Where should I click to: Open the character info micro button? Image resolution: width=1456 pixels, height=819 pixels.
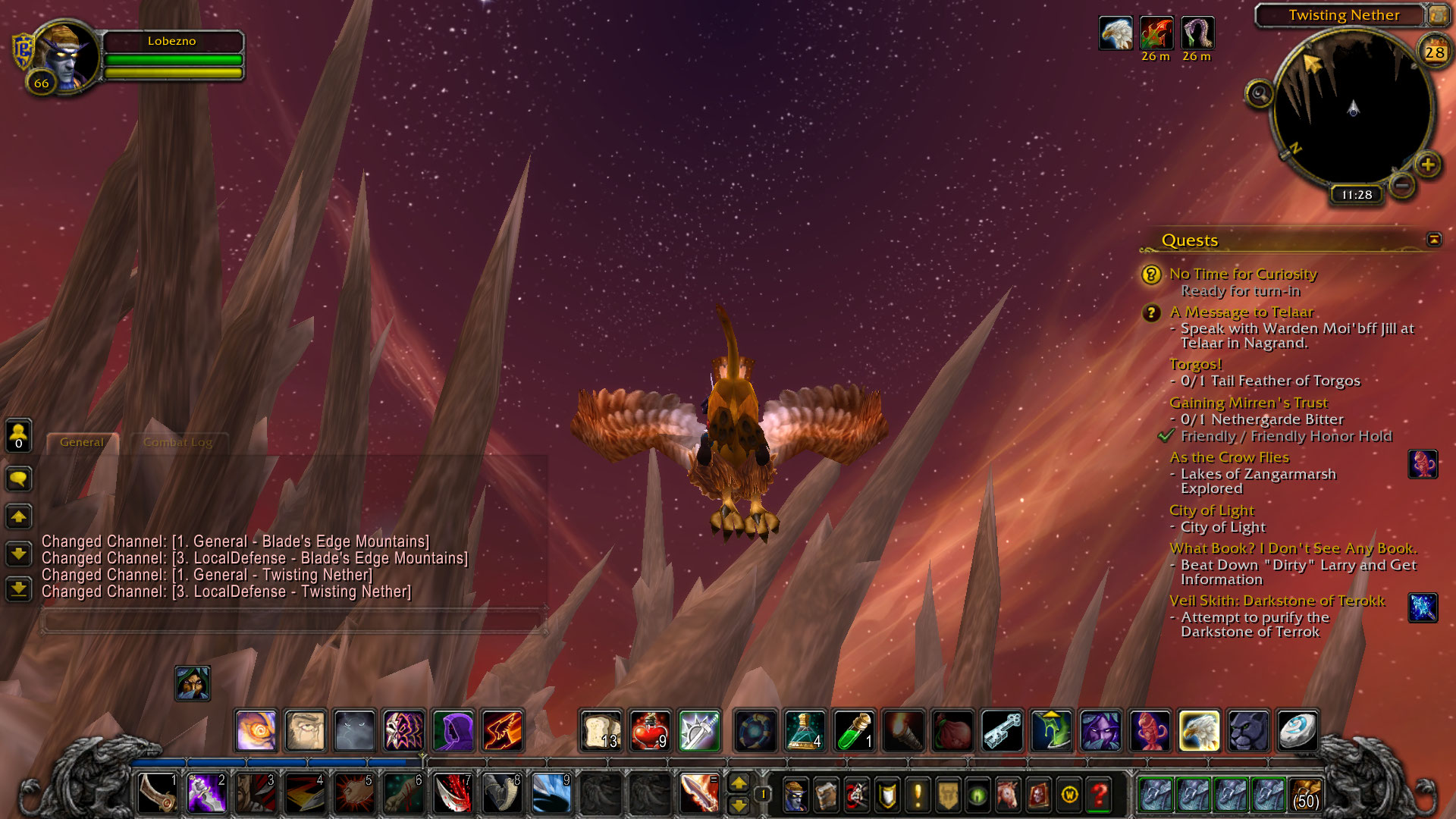pos(795,795)
